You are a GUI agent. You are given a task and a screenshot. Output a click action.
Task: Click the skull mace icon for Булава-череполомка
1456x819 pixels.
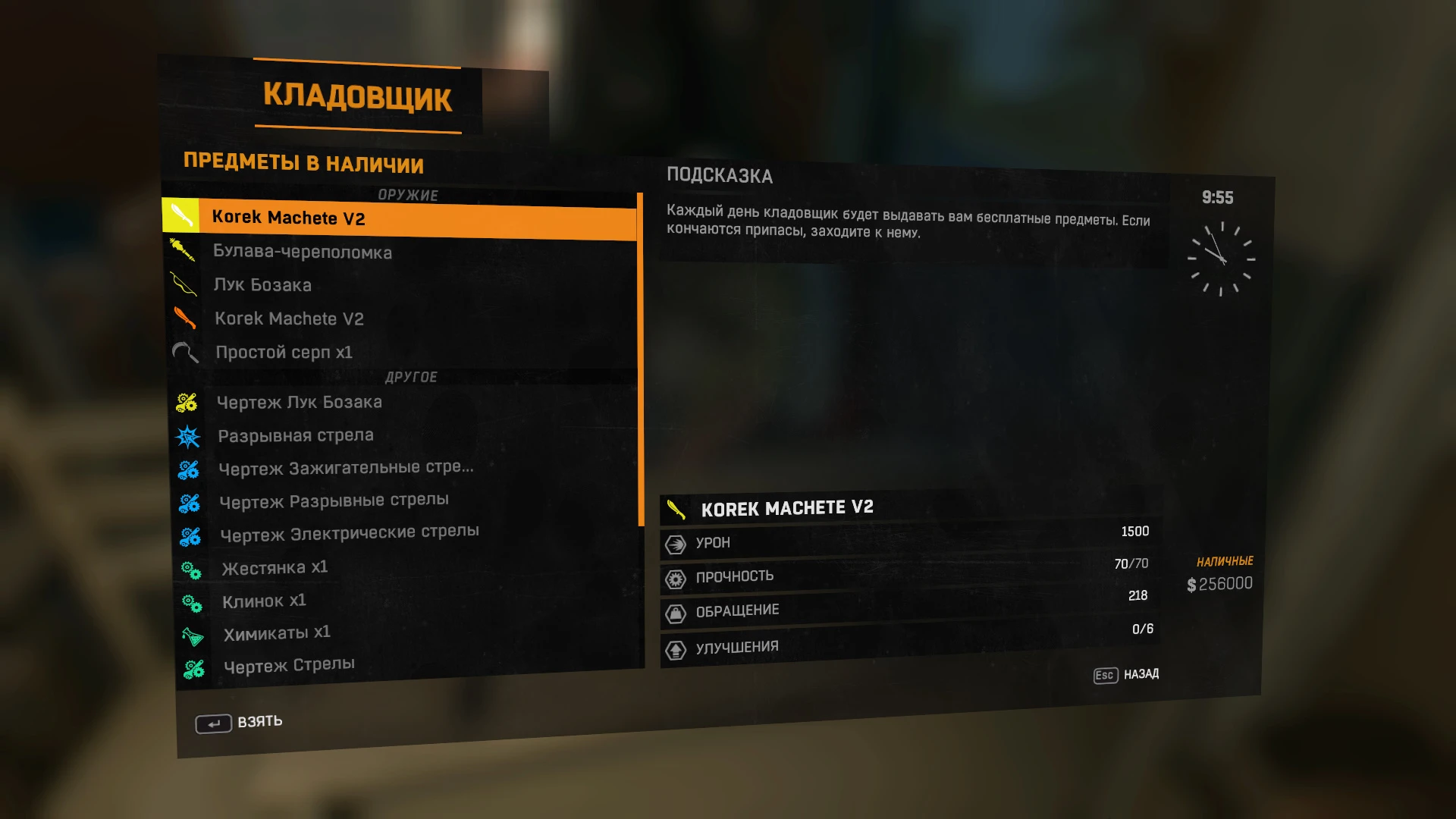pyautogui.click(x=184, y=250)
